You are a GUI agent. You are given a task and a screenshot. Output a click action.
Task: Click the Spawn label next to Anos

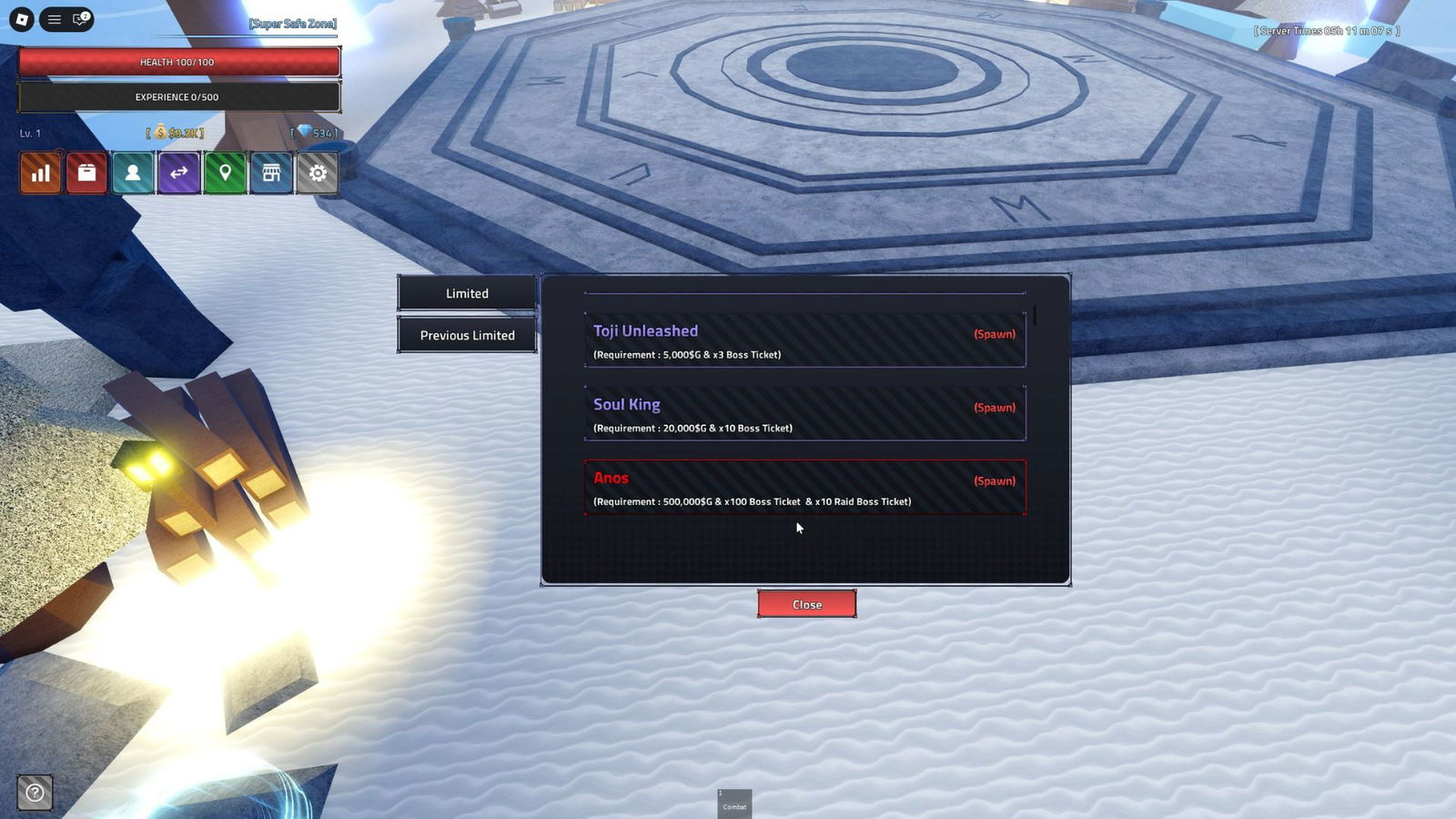[x=995, y=480]
